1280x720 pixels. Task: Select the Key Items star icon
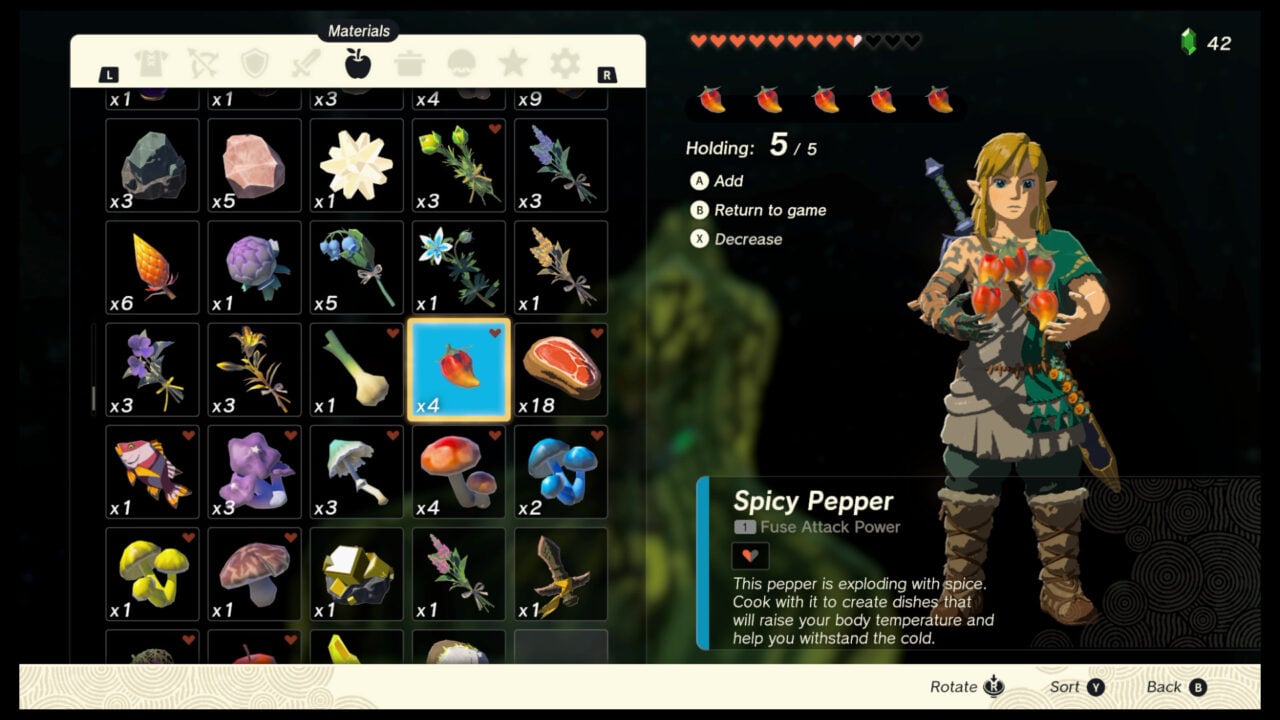coord(513,62)
